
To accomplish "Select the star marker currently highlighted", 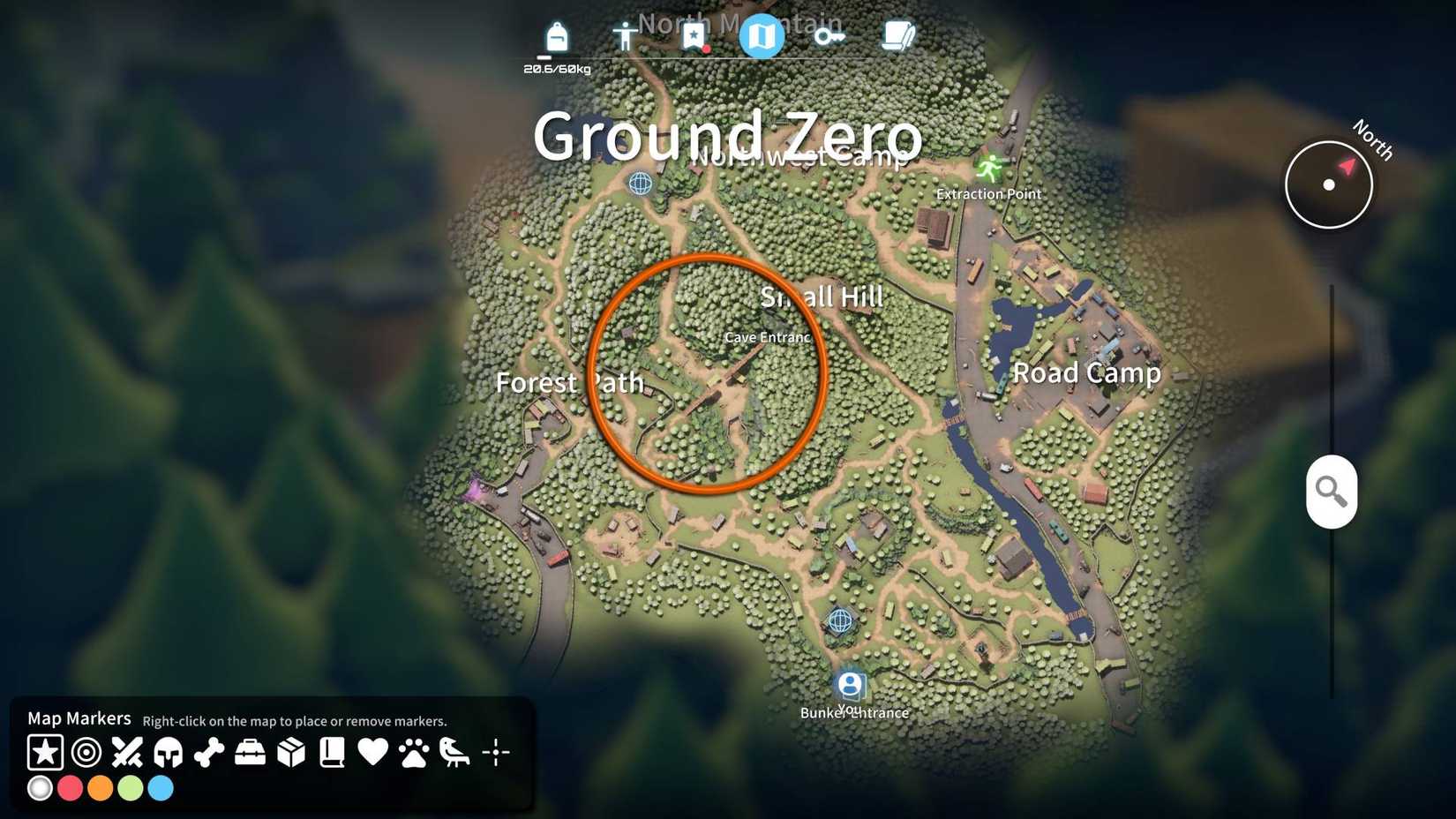I will coord(44,753).
